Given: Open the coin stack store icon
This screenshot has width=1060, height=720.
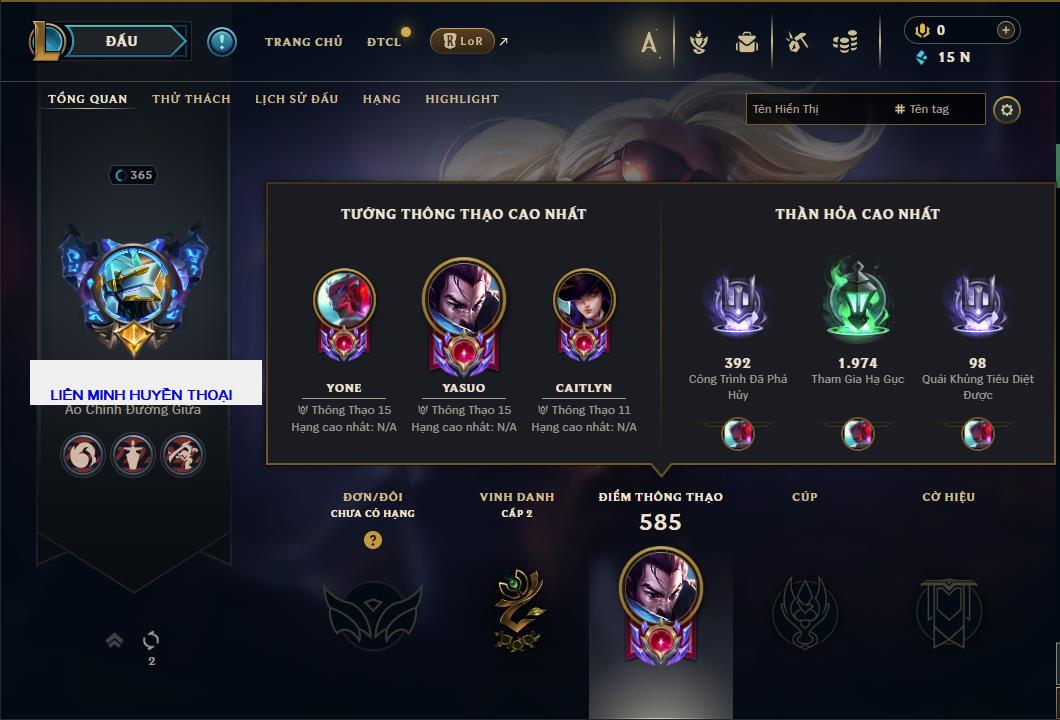Looking at the screenshot, I should [x=845, y=42].
